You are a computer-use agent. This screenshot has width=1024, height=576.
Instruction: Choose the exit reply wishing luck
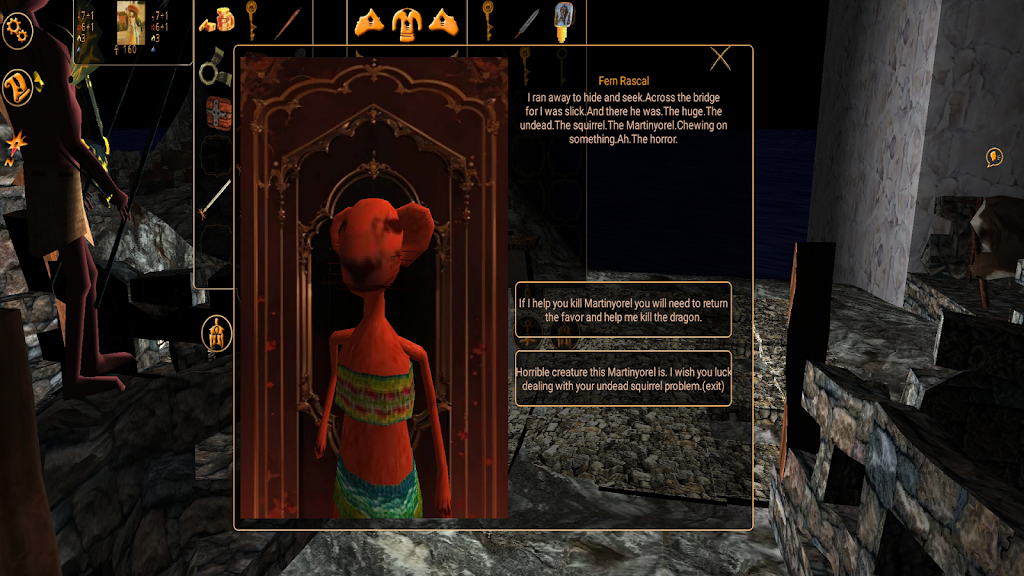pos(623,378)
